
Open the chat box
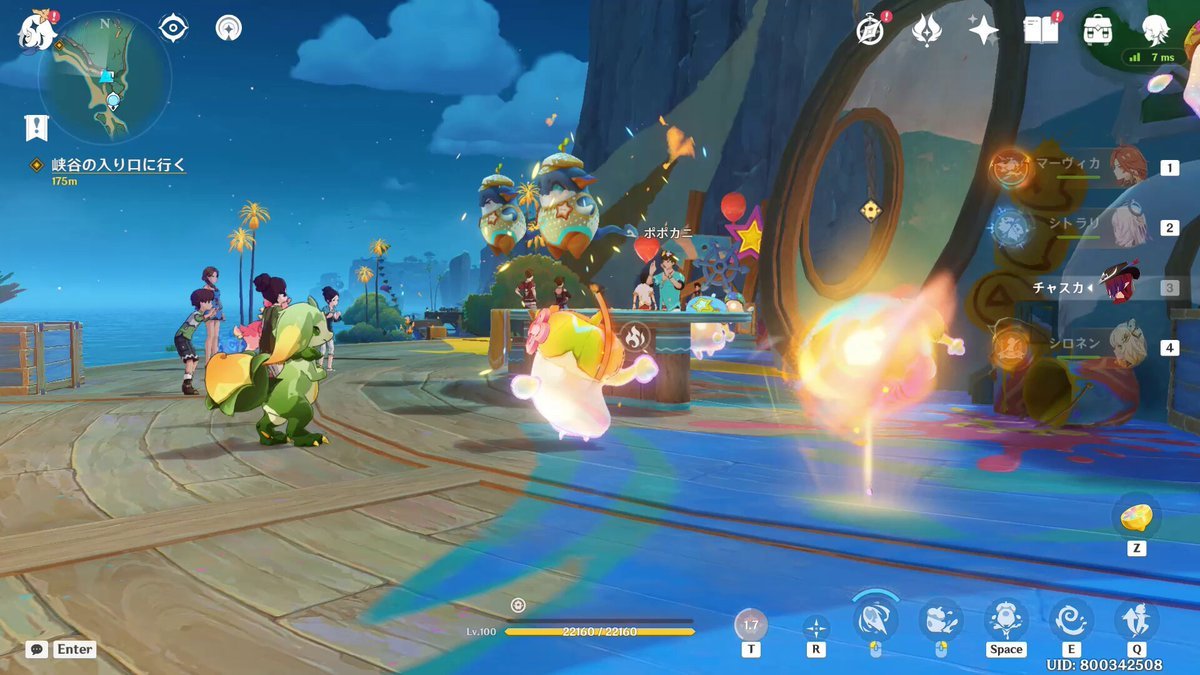point(37,649)
